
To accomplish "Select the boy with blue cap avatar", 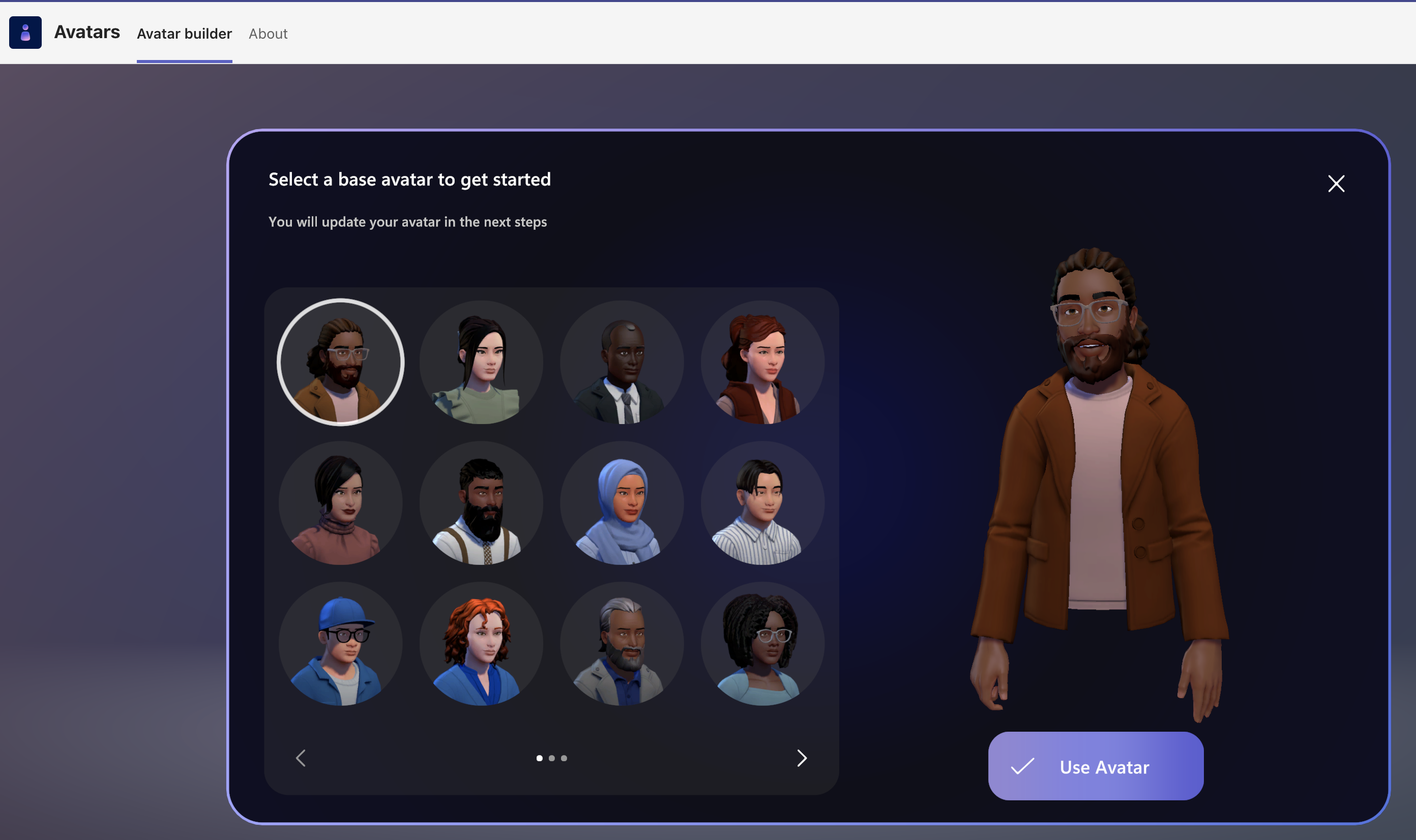I will click(x=340, y=643).
